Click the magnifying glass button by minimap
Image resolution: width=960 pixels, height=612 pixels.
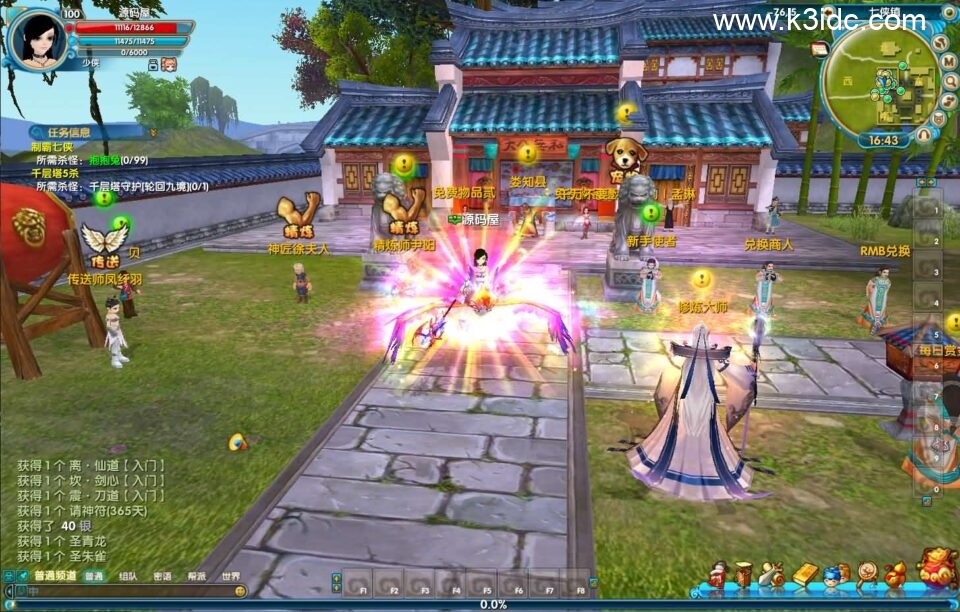point(949,79)
